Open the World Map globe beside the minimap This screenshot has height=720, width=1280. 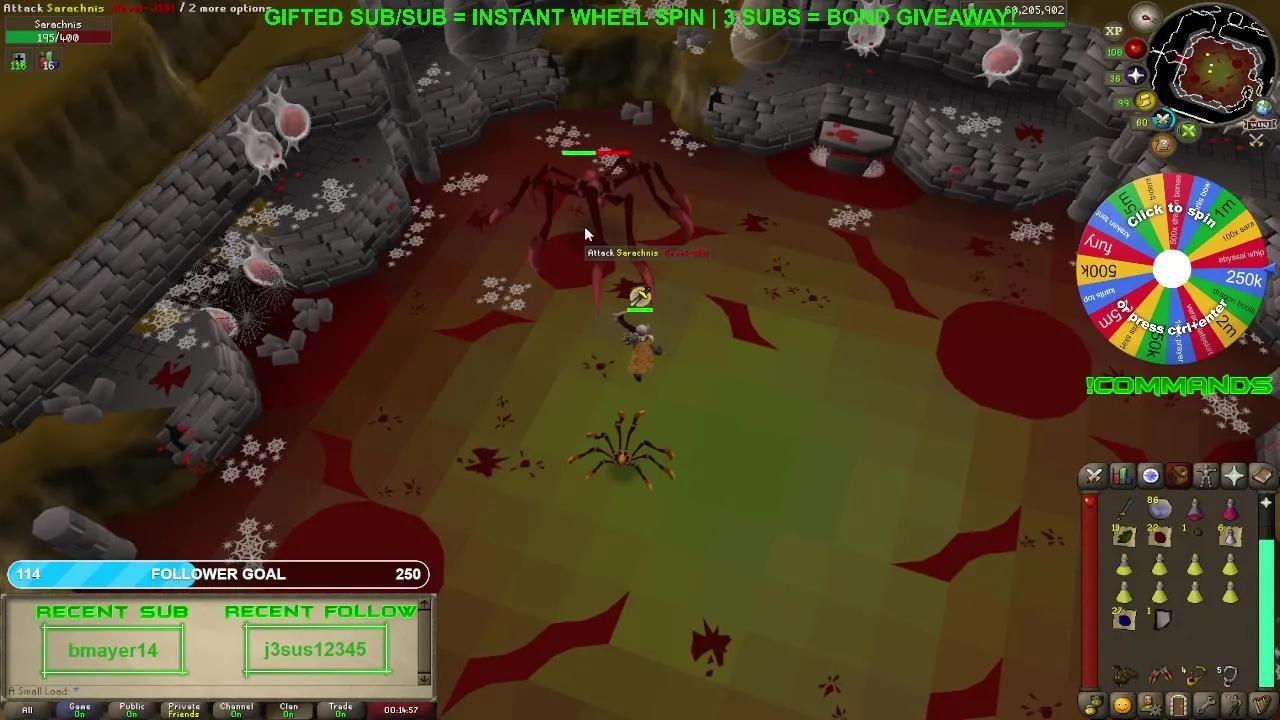[x=1262, y=108]
